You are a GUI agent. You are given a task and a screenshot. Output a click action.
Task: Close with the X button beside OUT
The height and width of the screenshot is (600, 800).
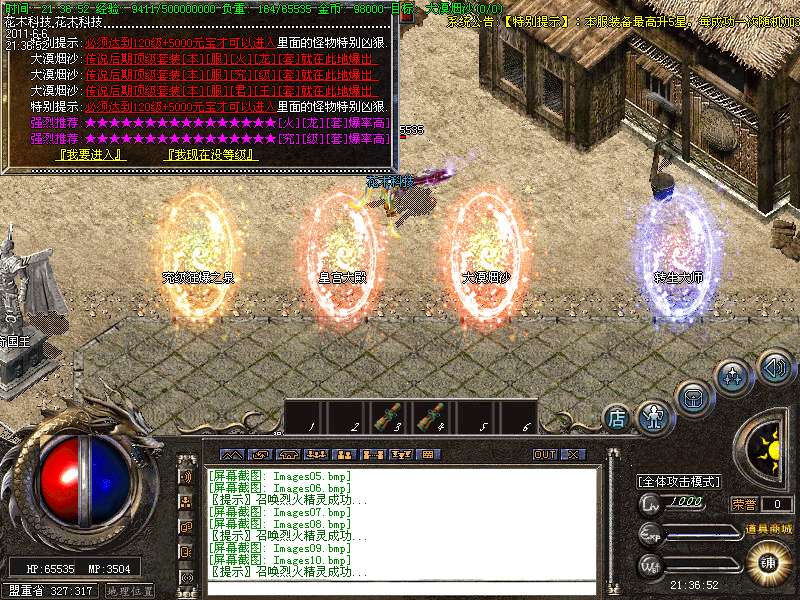coord(573,454)
